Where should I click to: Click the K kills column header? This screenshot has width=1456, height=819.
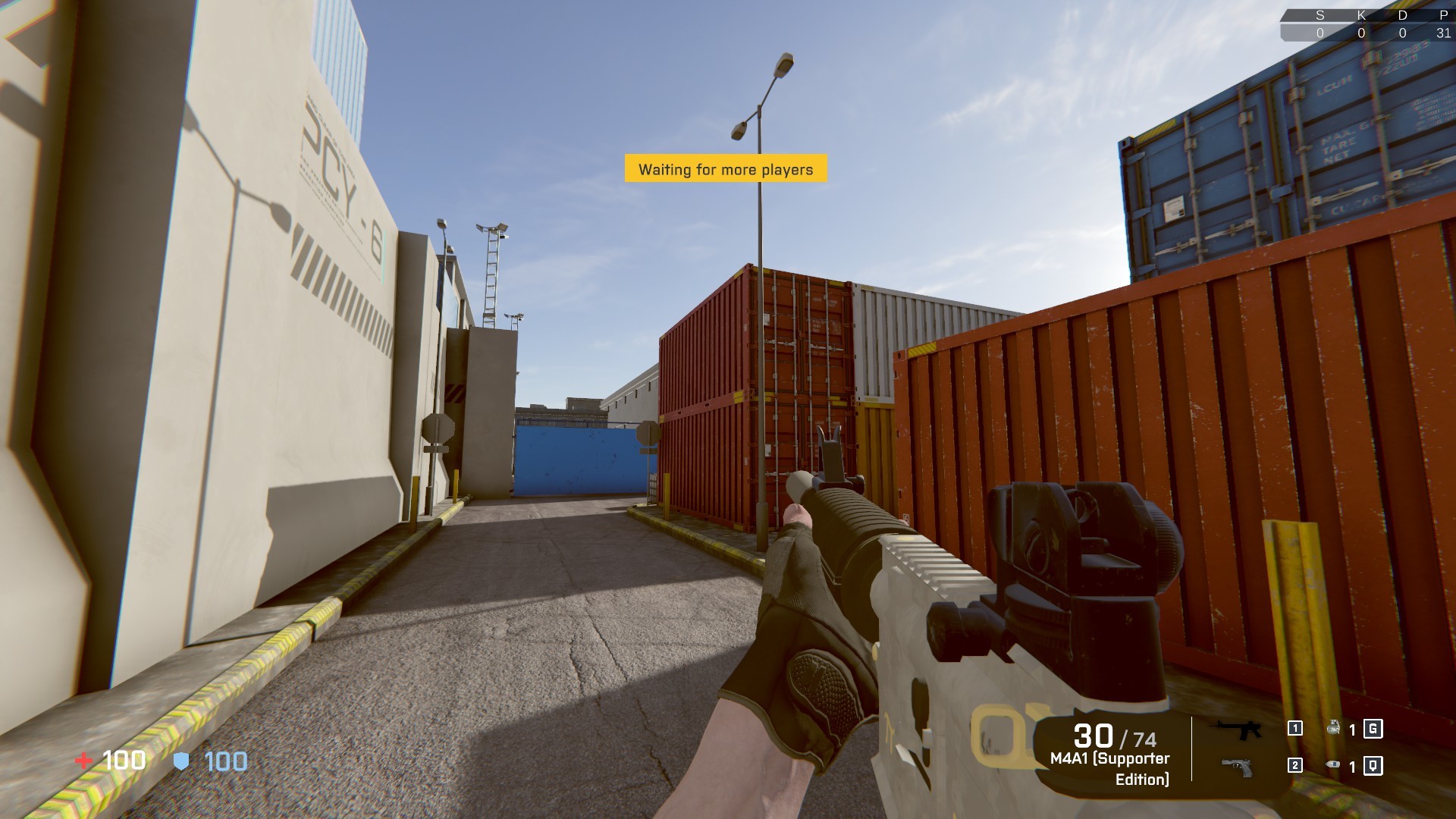(1360, 14)
